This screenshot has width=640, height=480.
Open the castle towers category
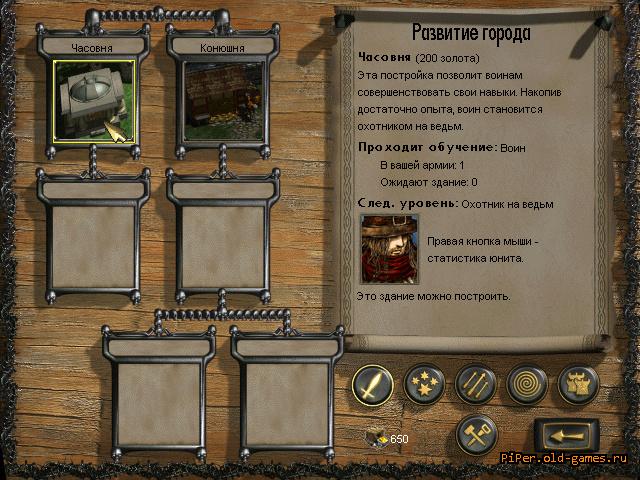tap(578, 383)
